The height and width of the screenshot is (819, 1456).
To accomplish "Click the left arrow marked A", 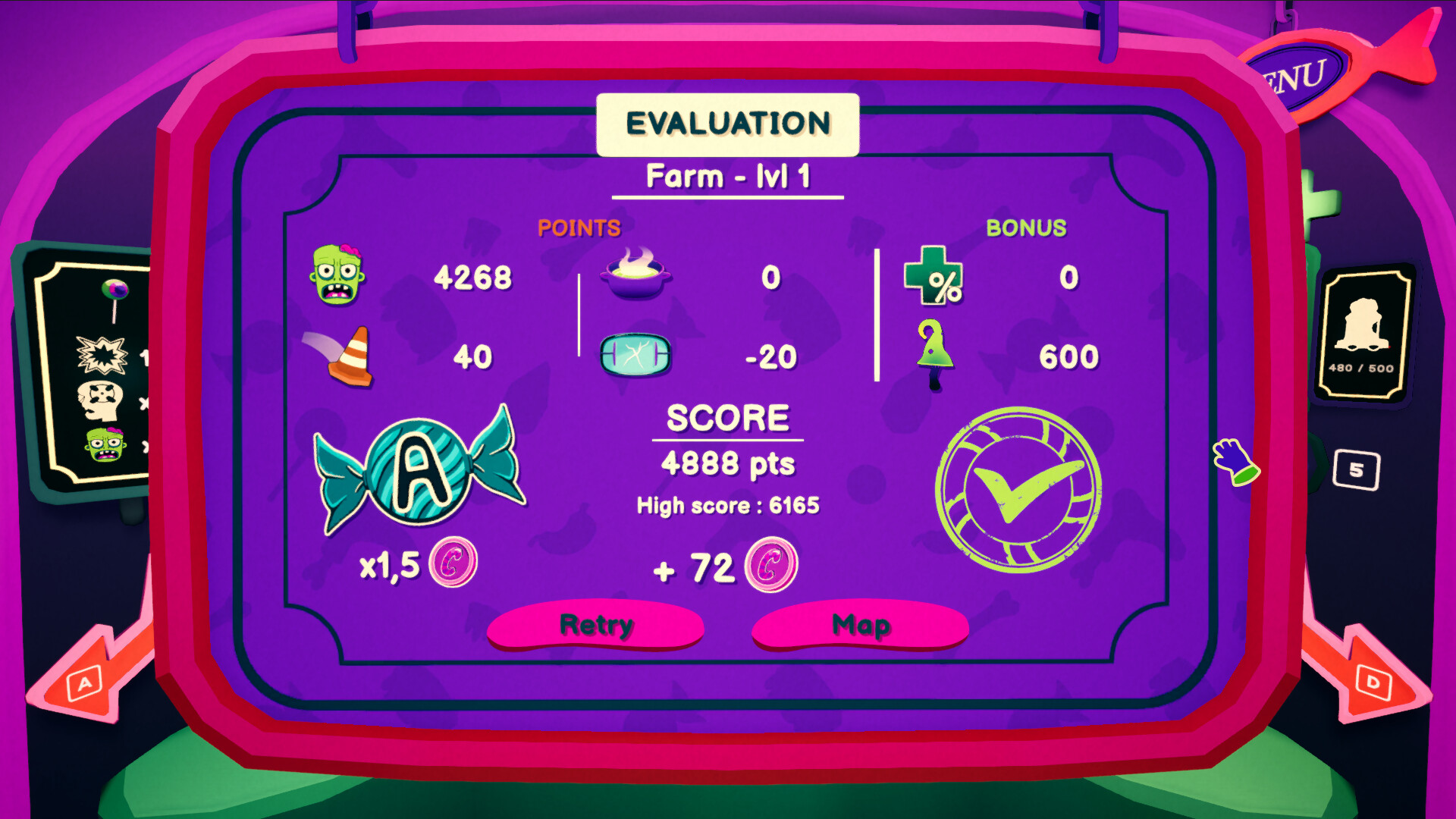I will (83, 682).
